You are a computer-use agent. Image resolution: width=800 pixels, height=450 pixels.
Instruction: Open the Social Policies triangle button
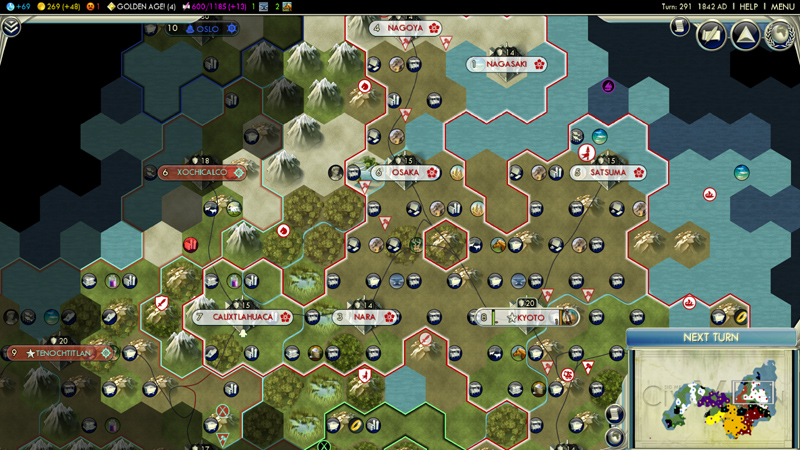743,35
